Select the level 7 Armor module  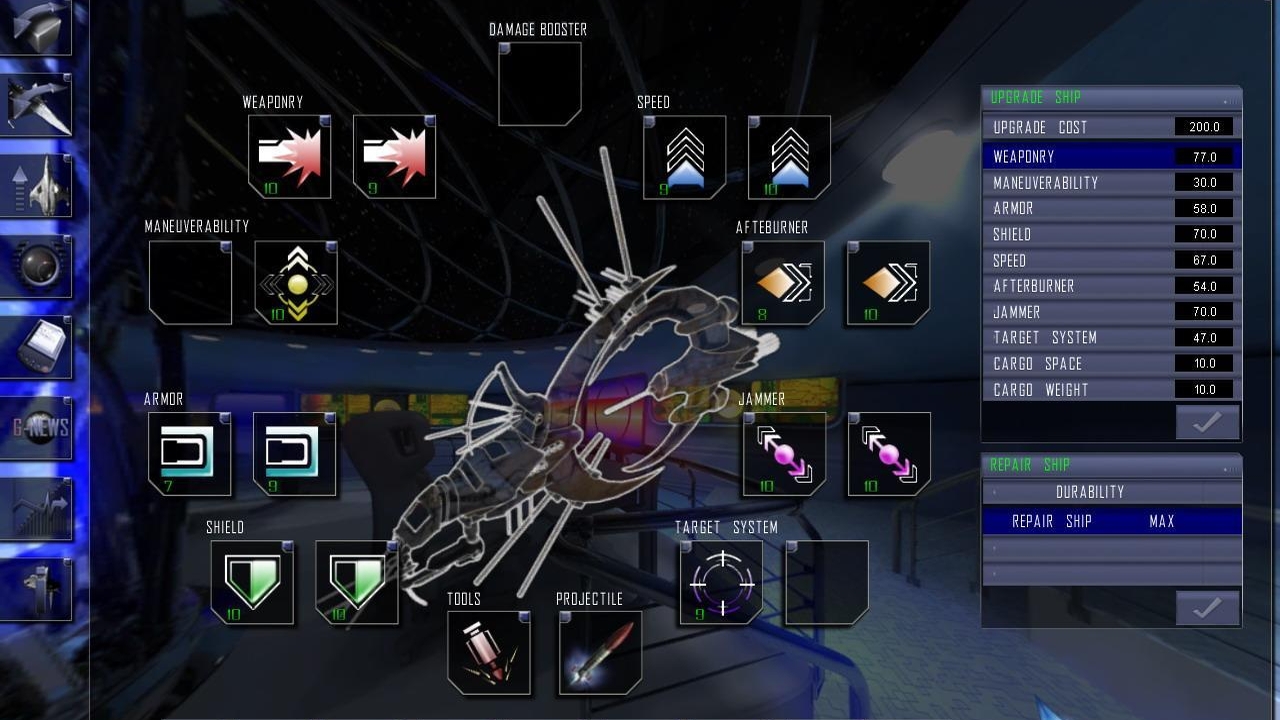190,454
